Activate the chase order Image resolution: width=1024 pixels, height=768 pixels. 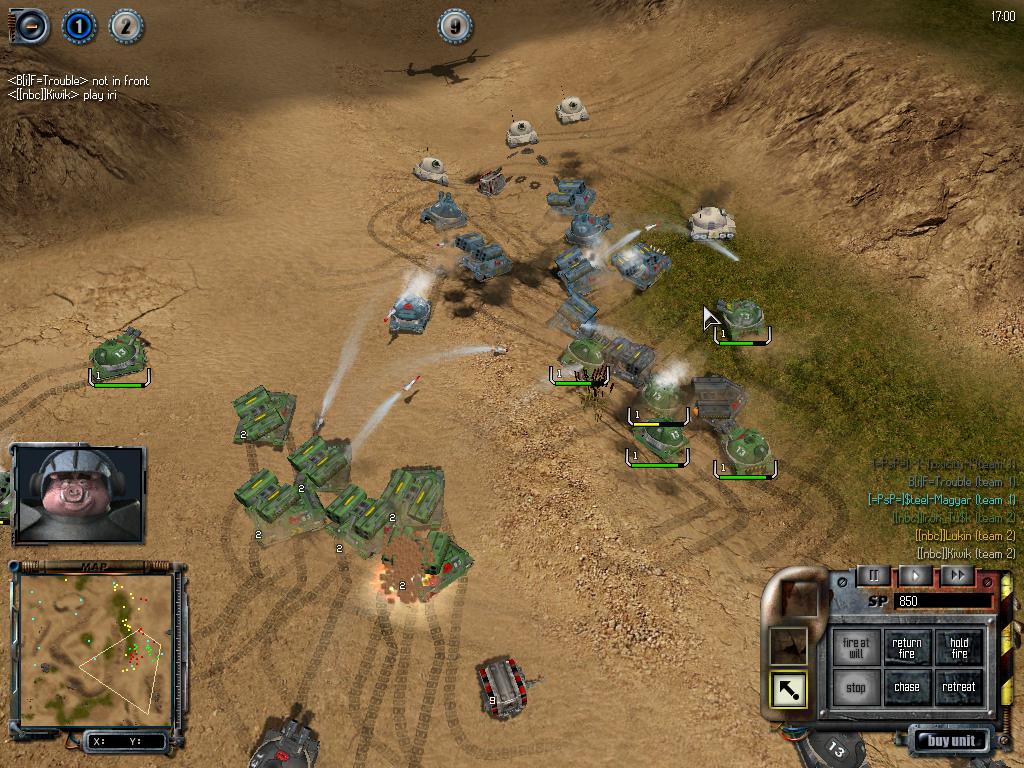pos(907,688)
